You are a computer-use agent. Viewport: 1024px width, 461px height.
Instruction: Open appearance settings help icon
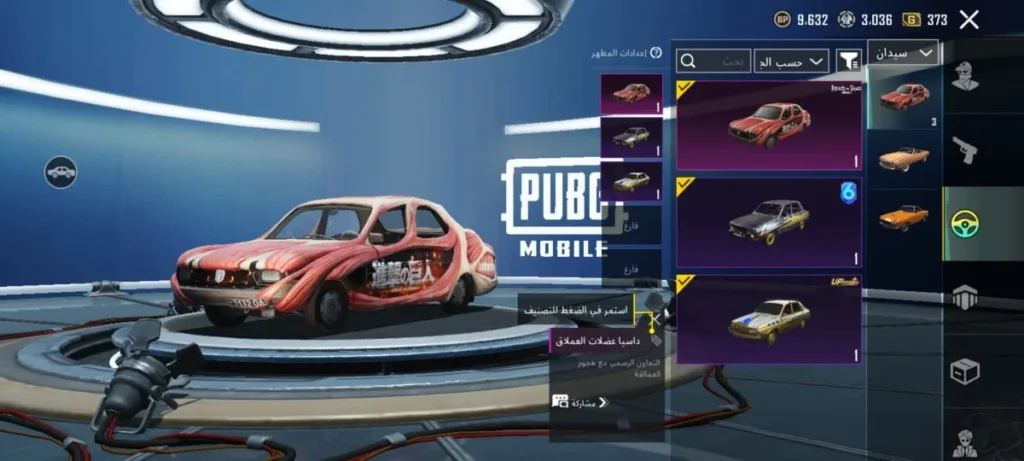pos(656,53)
